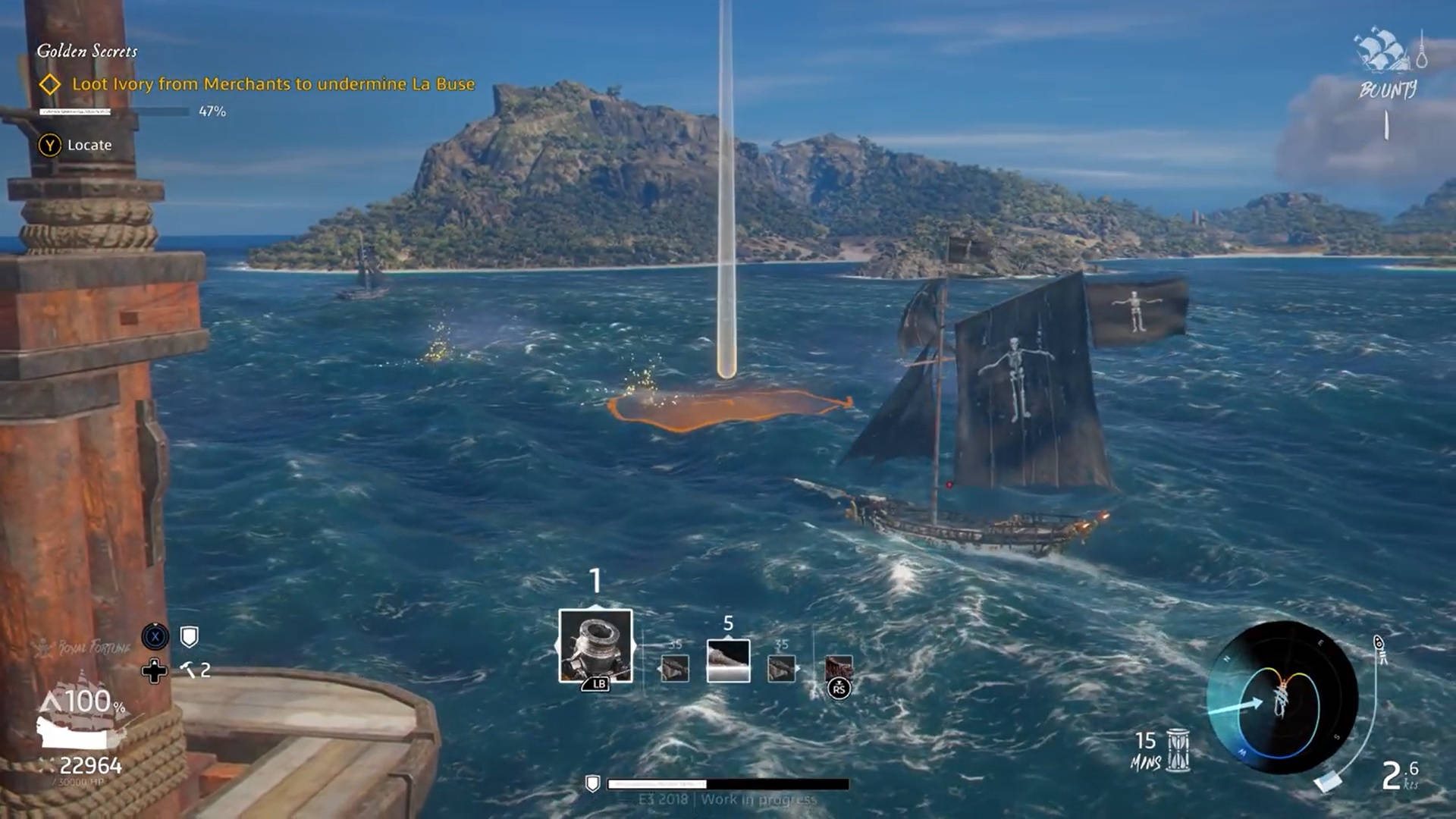Click the white shield brace icon
This screenshot has height=819, width=1456.
pyautogui.click(x=190, y=637)
